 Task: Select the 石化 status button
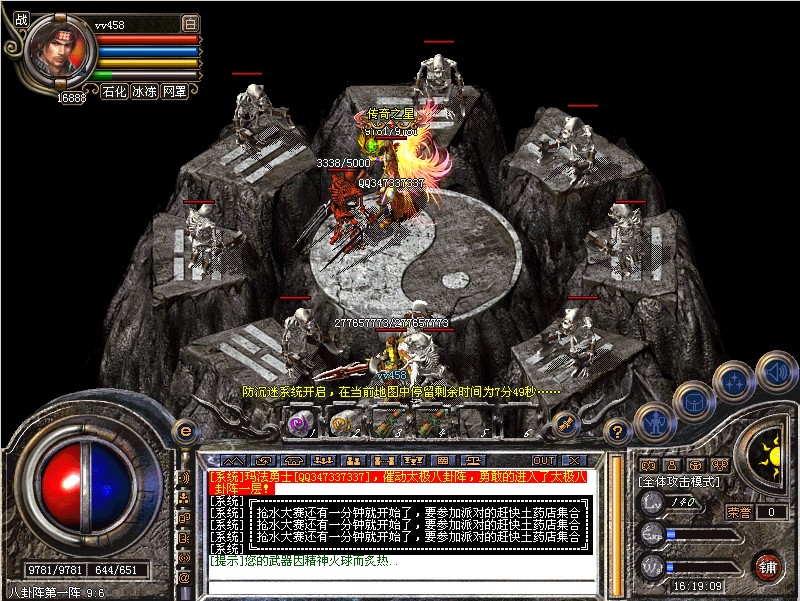click(x=113, y=90)
